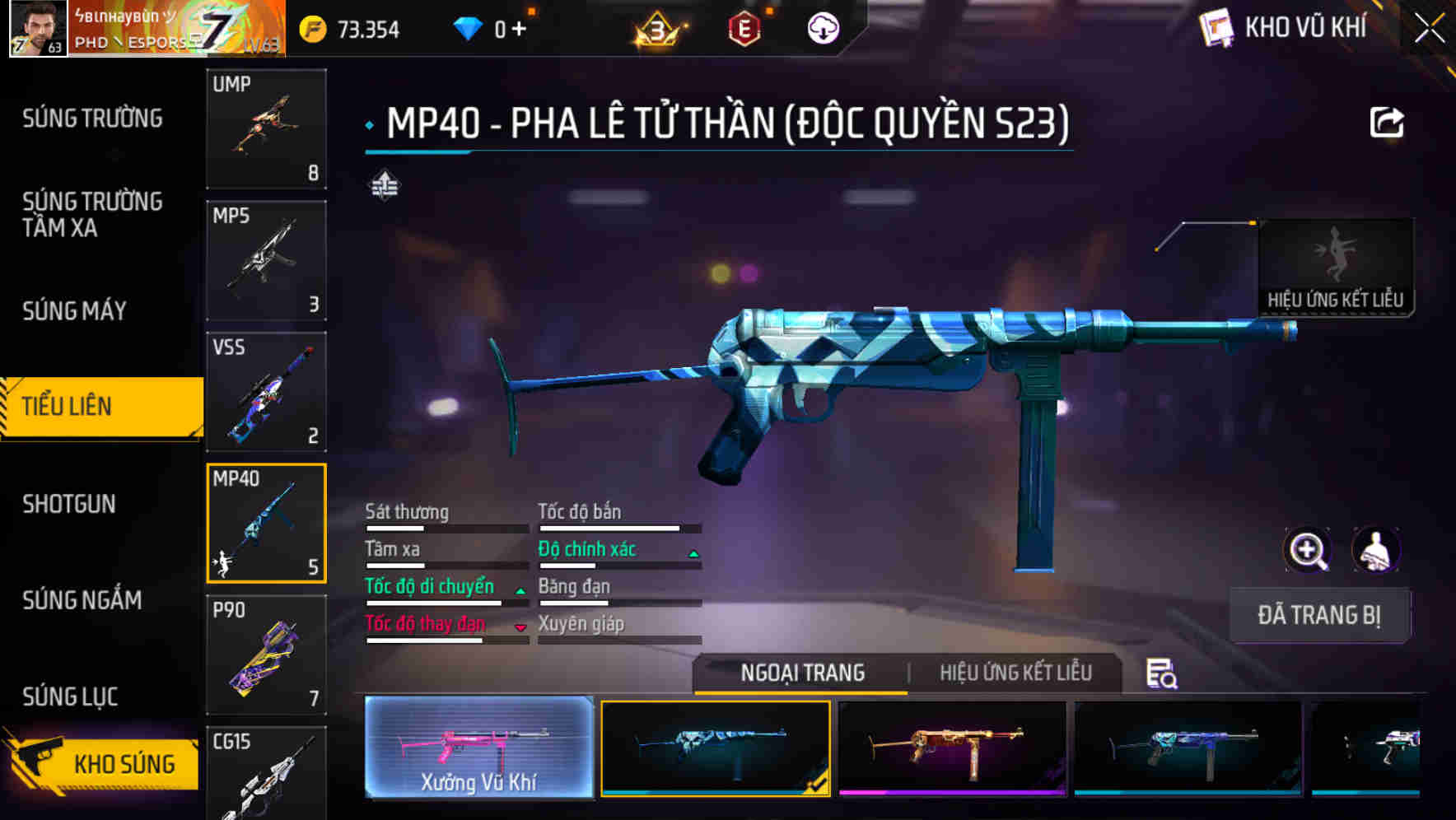Open the Xưởng Vũ Khí skin thumbnail
The width and height of the screenshot is (1456, 820).
click(x=478, y=749)
